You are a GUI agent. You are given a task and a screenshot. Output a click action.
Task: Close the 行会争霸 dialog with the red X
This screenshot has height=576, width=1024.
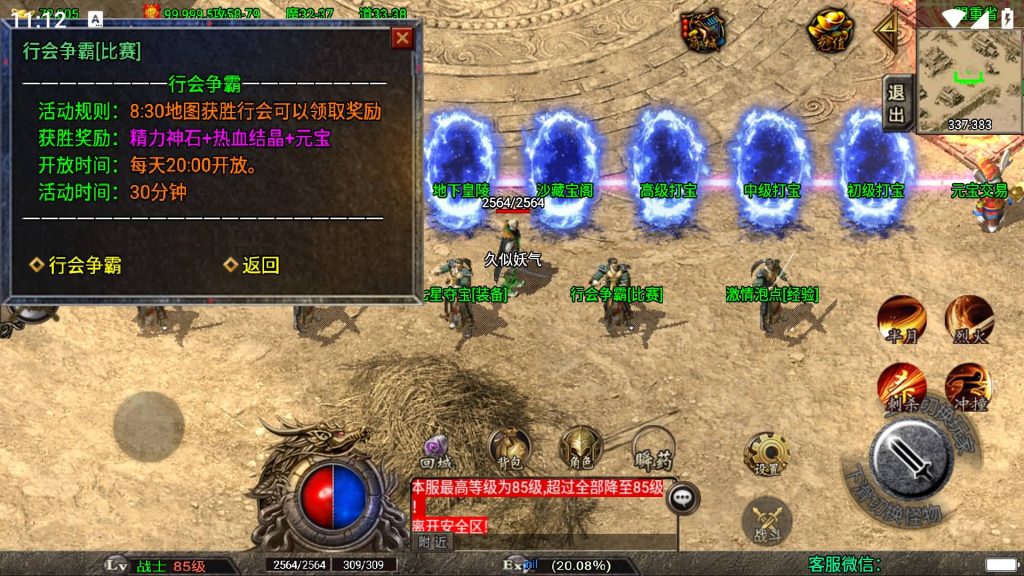point(402,38)
